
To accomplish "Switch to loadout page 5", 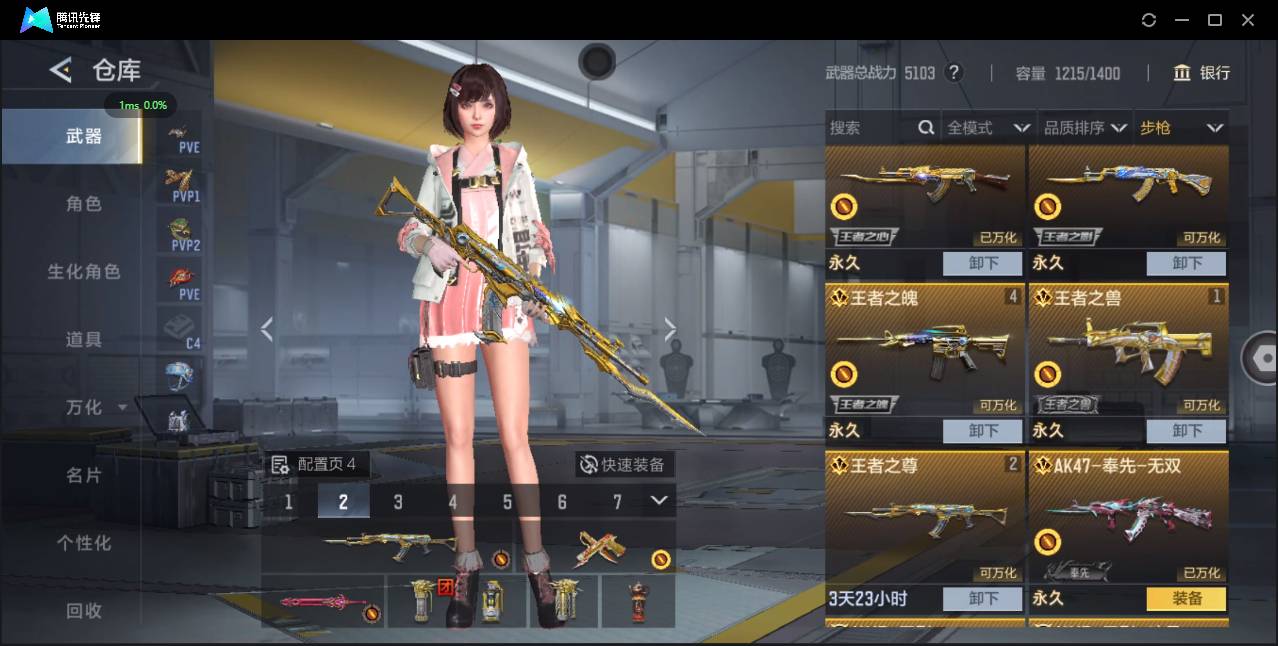I will click(507, 502).
